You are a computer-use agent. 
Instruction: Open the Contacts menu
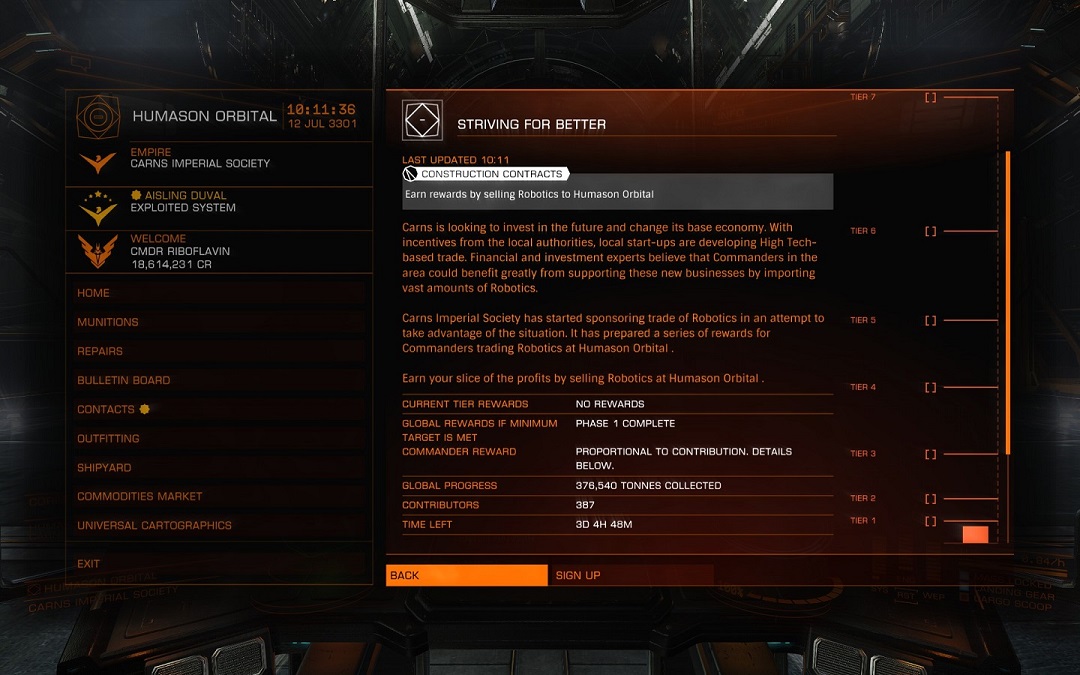click(106, 409)
